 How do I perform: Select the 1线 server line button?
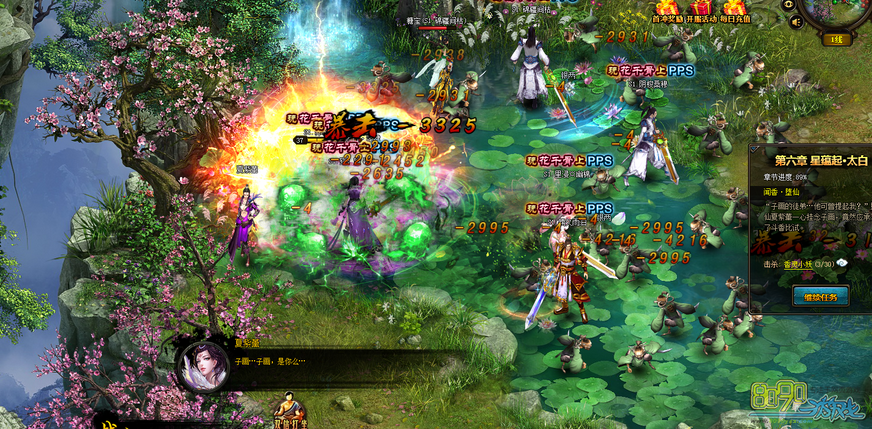pos(838,40)
